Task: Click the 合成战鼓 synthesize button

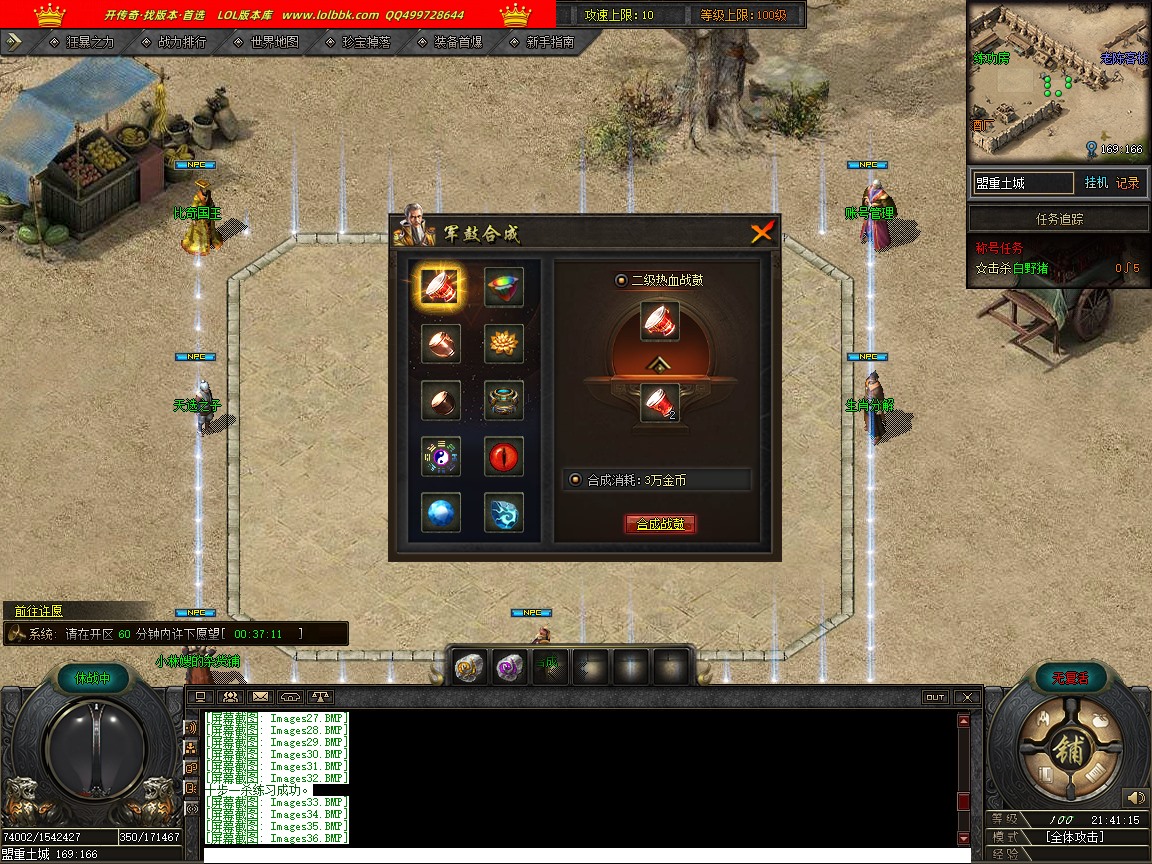Action: tap(659, 524)
